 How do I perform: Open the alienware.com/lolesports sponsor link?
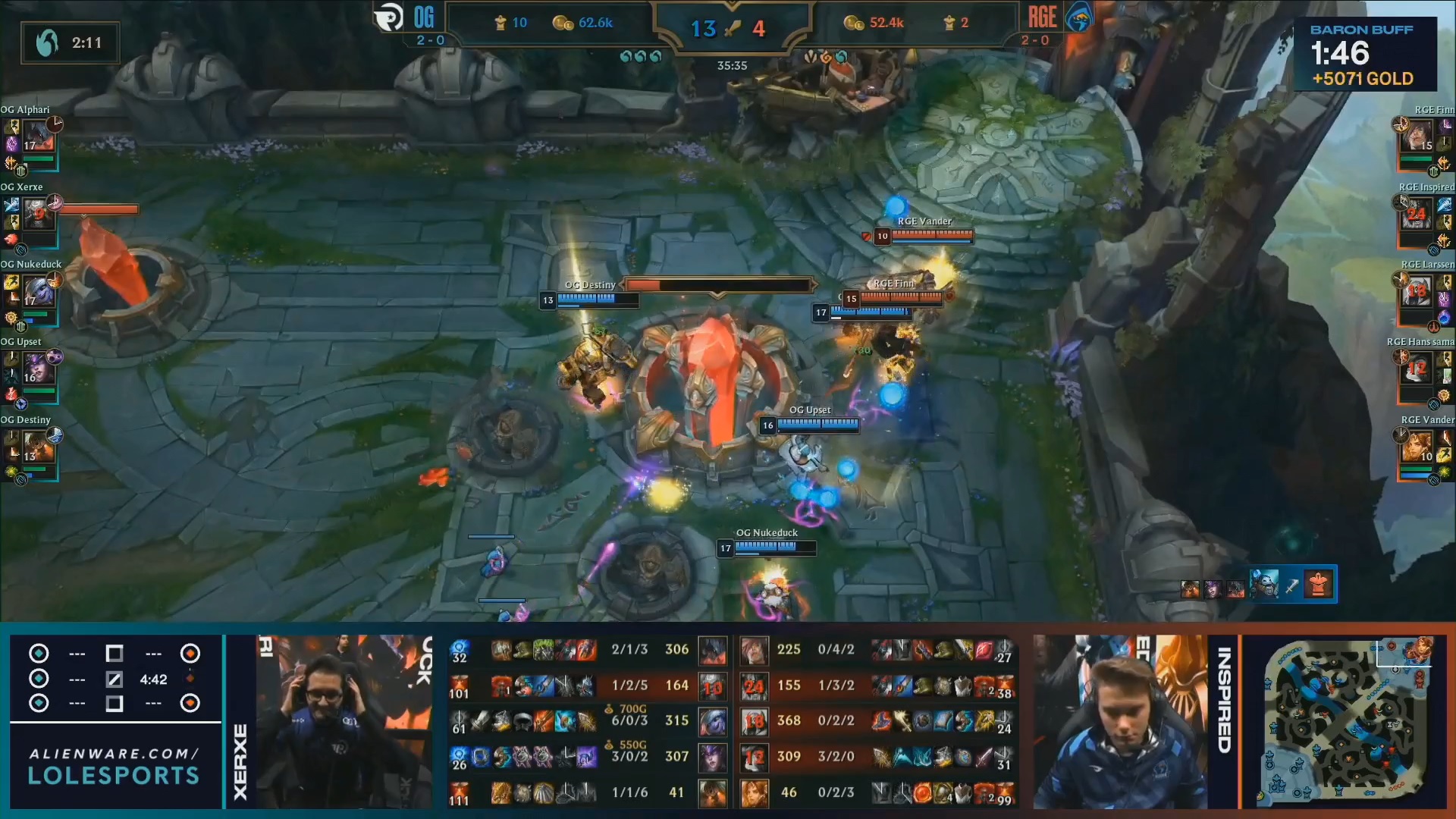click(115, 765)
